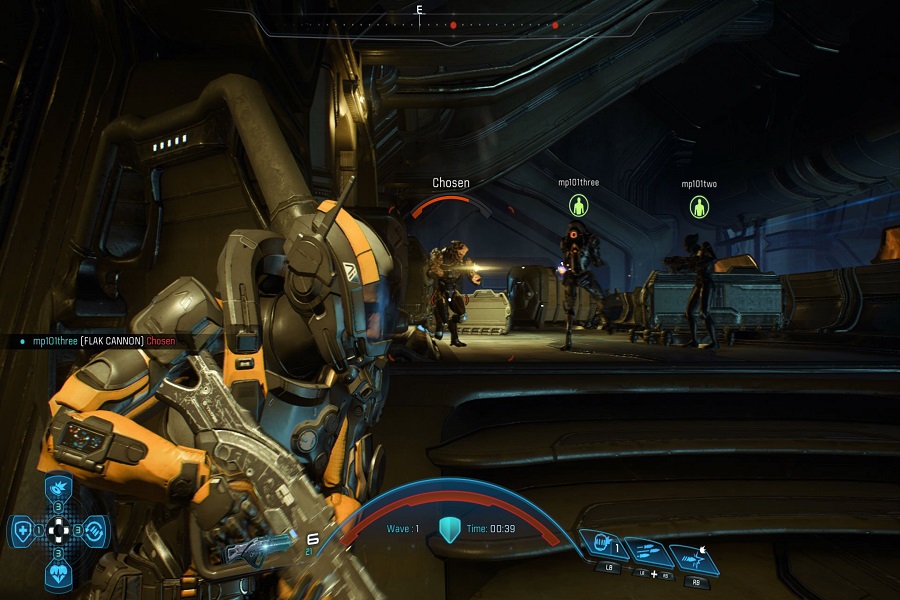Select the circular-arrows ammo refill consumable
Viewport: 900px width, 600px height.
coord(93,529)
